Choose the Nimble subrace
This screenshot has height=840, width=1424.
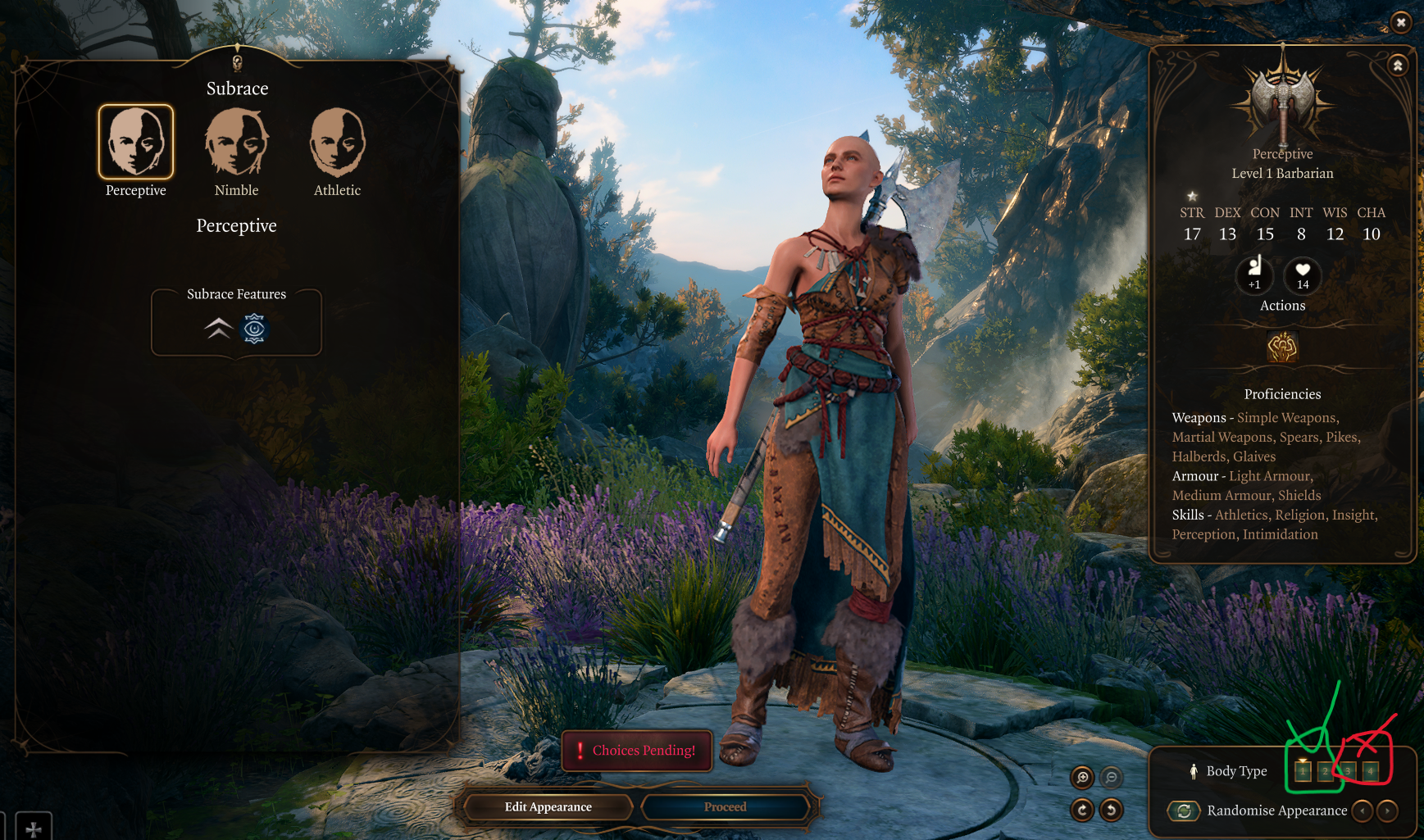tap(236, 142)
